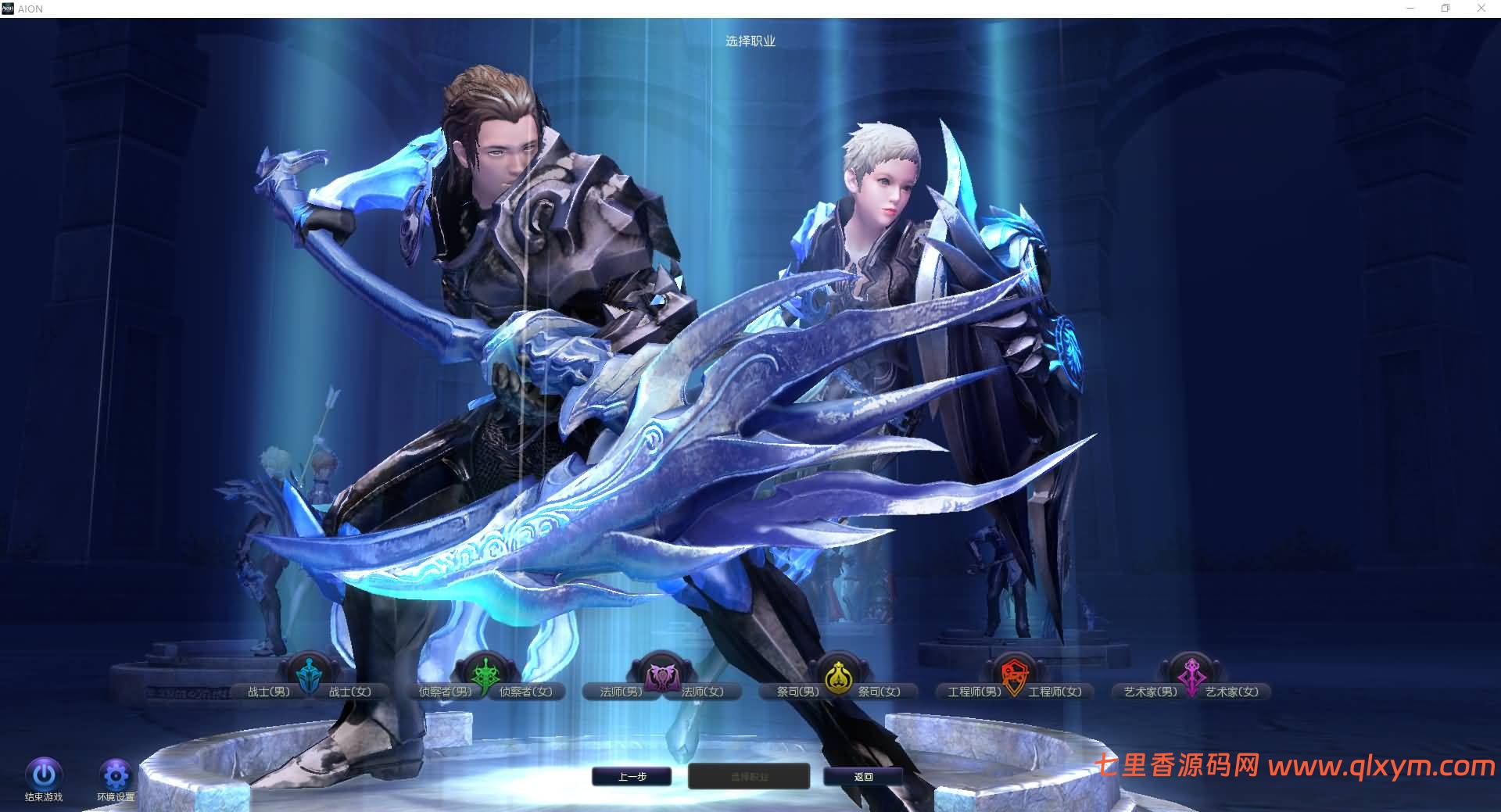Select the 祭司(男) class option
The image size is (1501, 812).
click(x=799, y=692)
